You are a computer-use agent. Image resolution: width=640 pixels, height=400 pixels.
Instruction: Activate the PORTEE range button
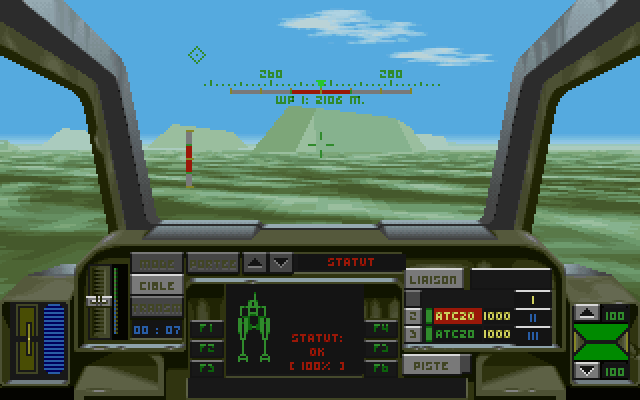point(212,264)
